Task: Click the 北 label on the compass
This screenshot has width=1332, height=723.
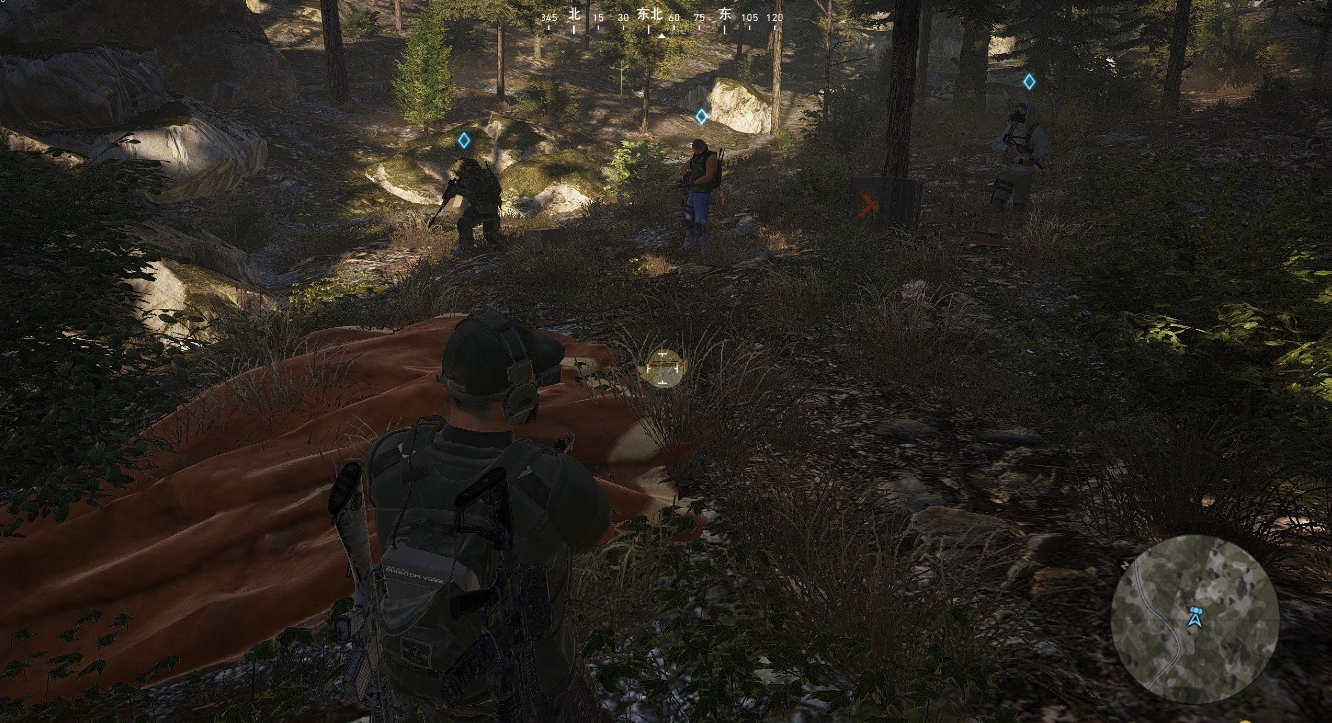Action: 574,15
